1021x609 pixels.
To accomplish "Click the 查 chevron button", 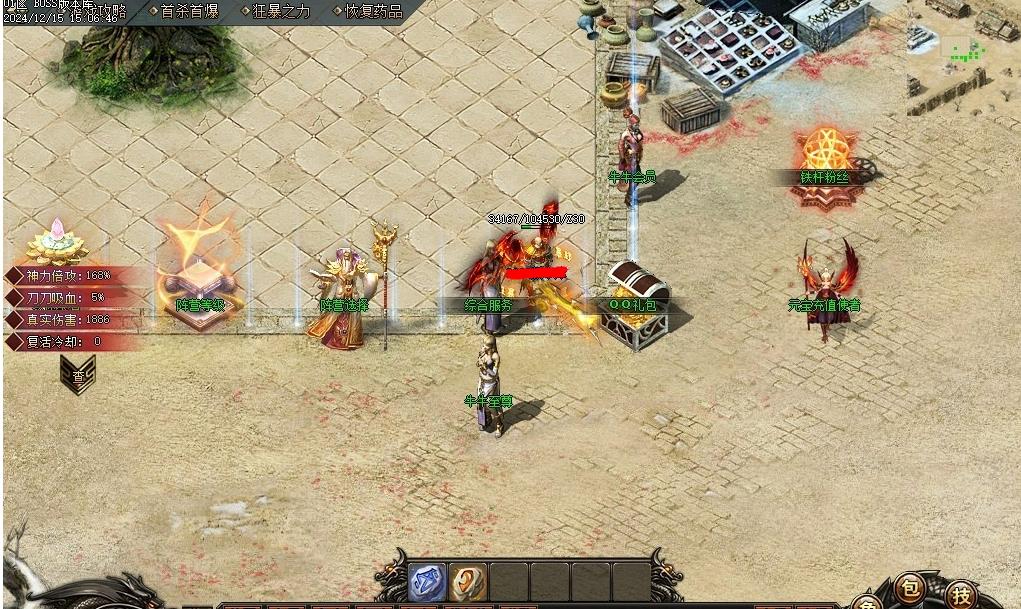I will coord(78,375).
